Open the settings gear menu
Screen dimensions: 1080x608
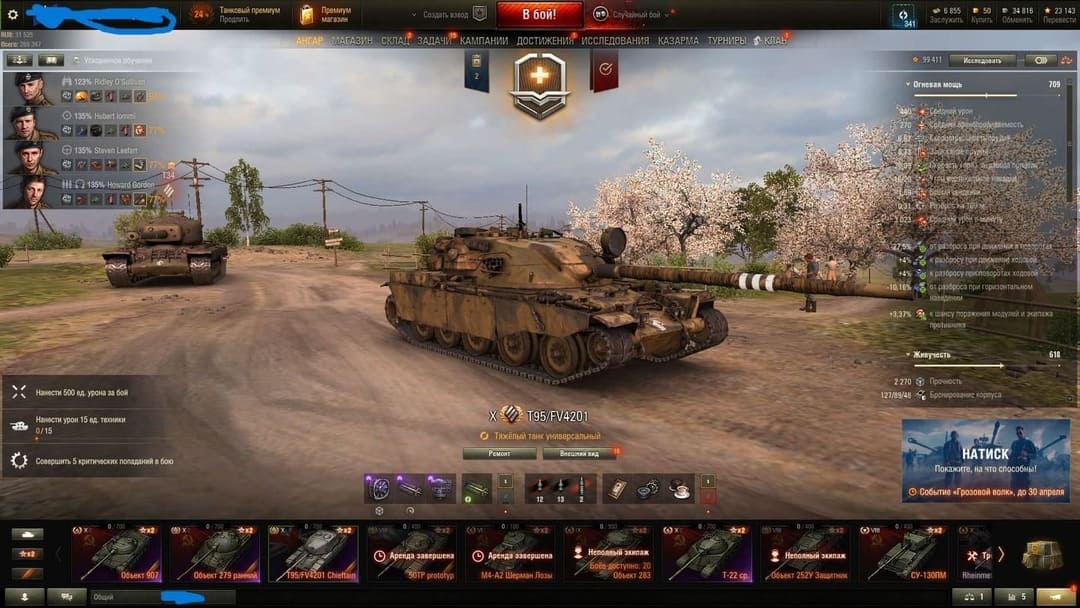[x=13, y=15]
